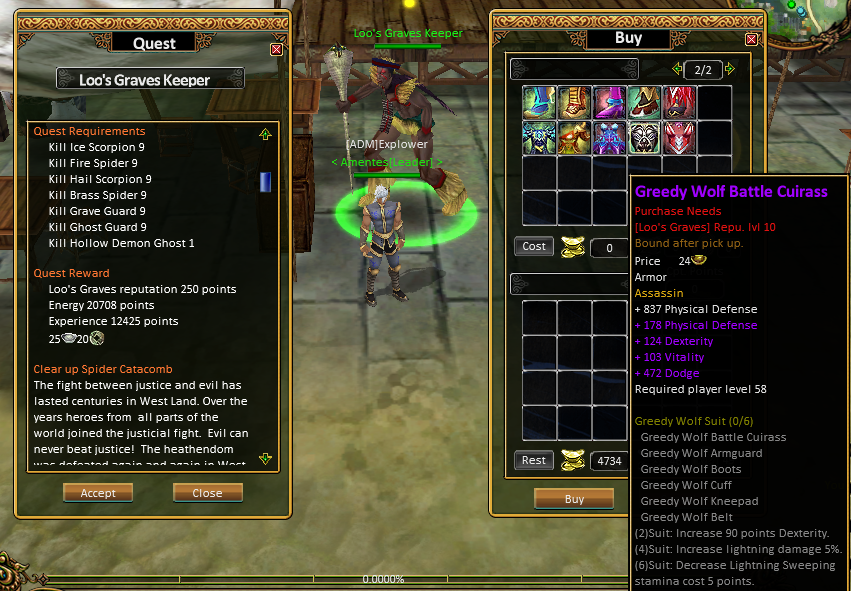Click the Rest button near the gold total
The image size is (851, 591).
tap(534, 460)
